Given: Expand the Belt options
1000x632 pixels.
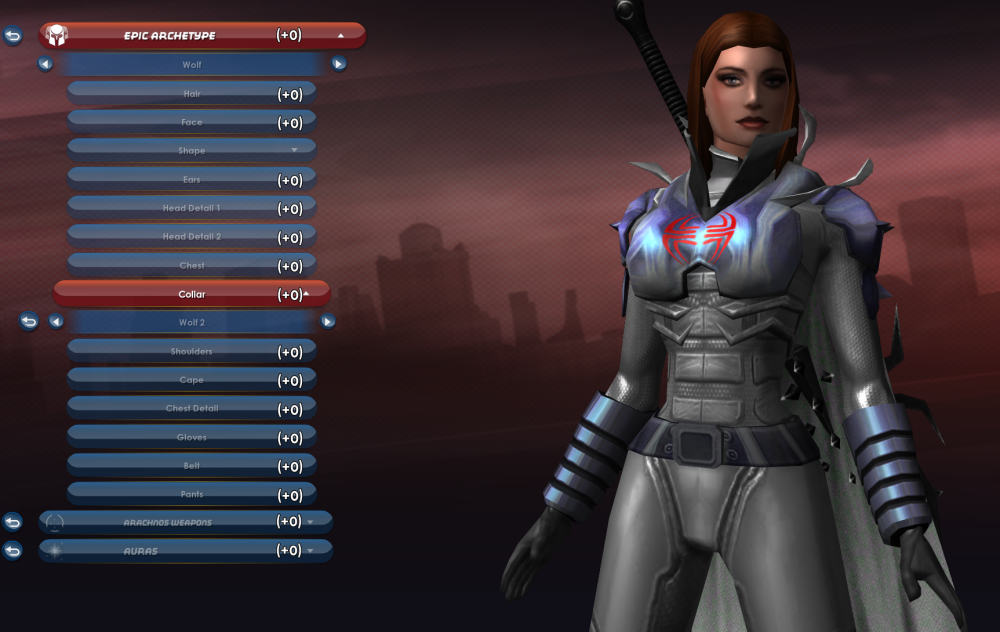Looking at the screenshot, I should [x=192, y=466].
